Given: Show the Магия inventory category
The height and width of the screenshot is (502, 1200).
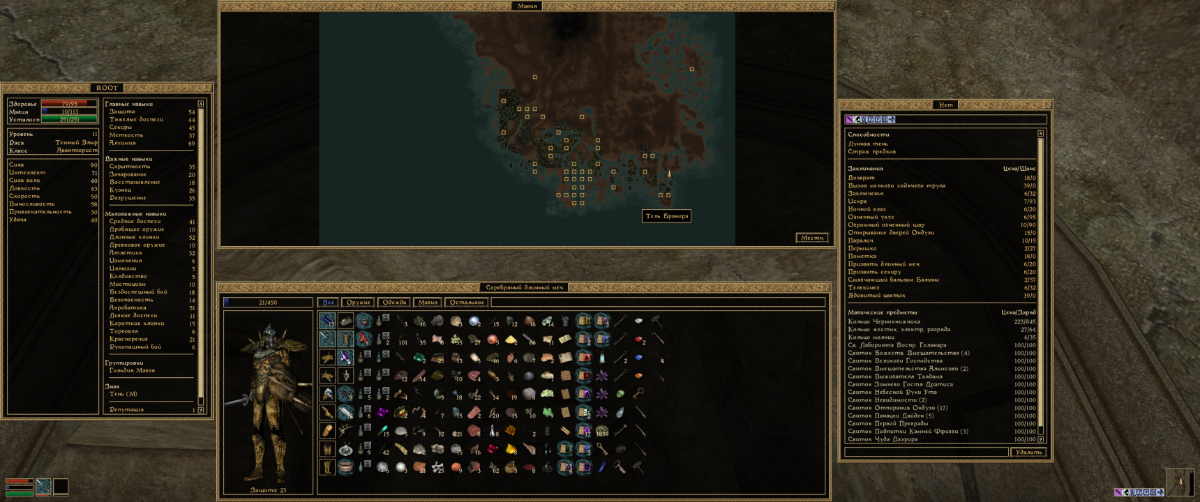Looking at the screenshot, I should coord(428,302).
